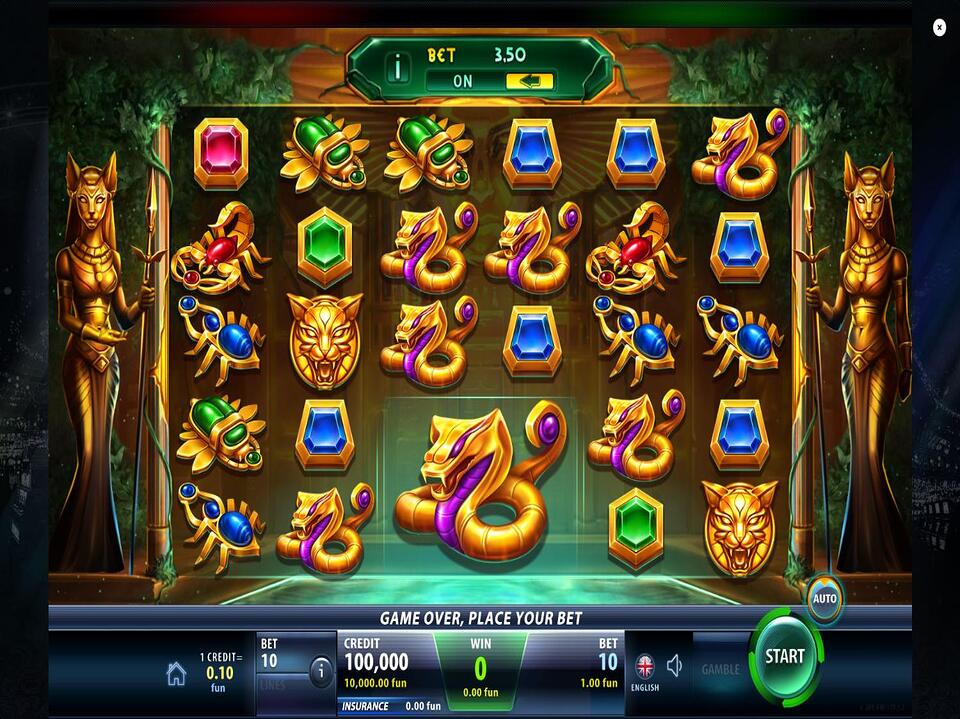Show info in the top green bet panel
Image resolution: width=960 pixels, height=719 pixels.
pyautogui.click(x=398, y=68)
